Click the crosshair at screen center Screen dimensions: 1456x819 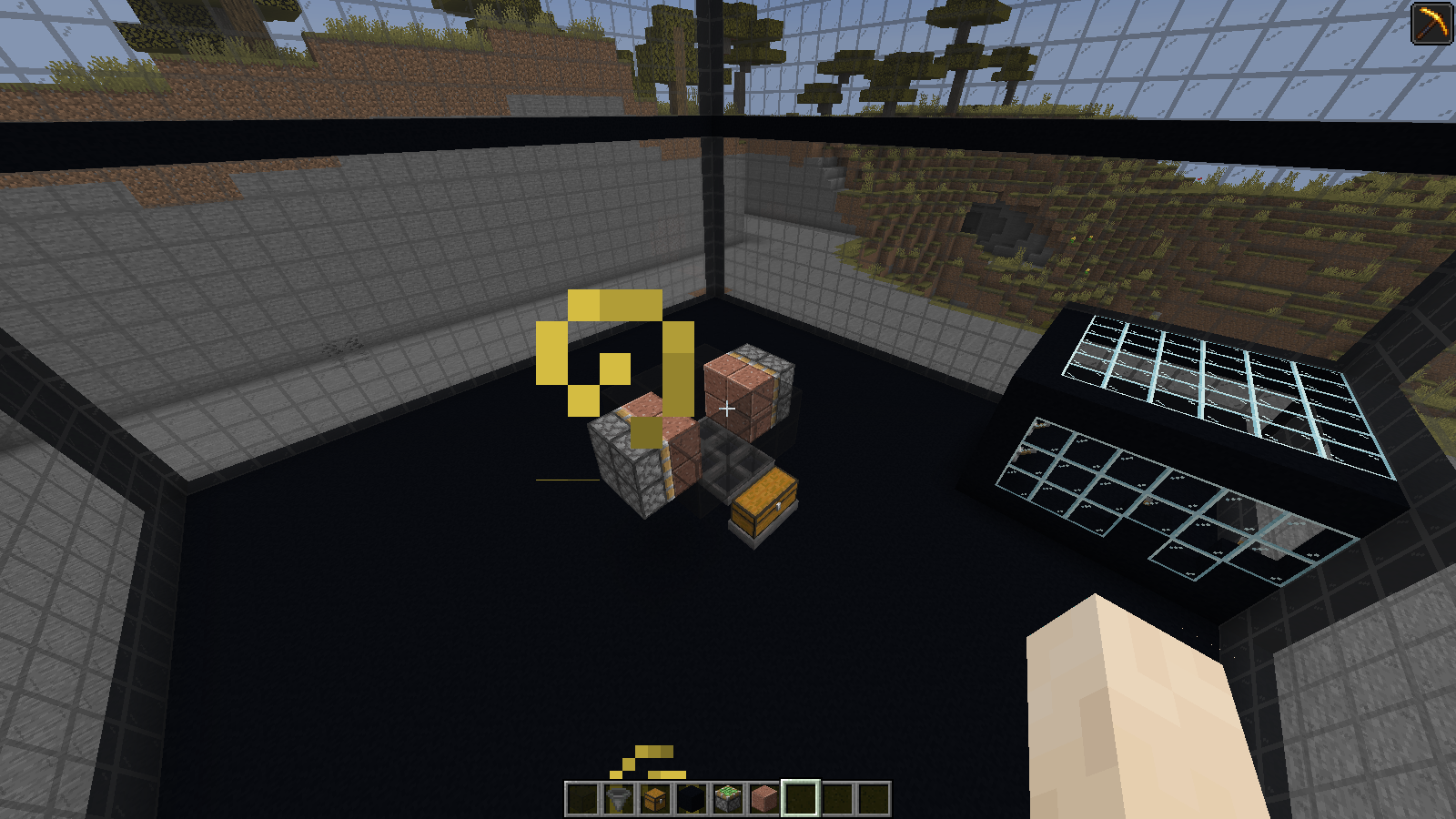click(x=728, y=409)
